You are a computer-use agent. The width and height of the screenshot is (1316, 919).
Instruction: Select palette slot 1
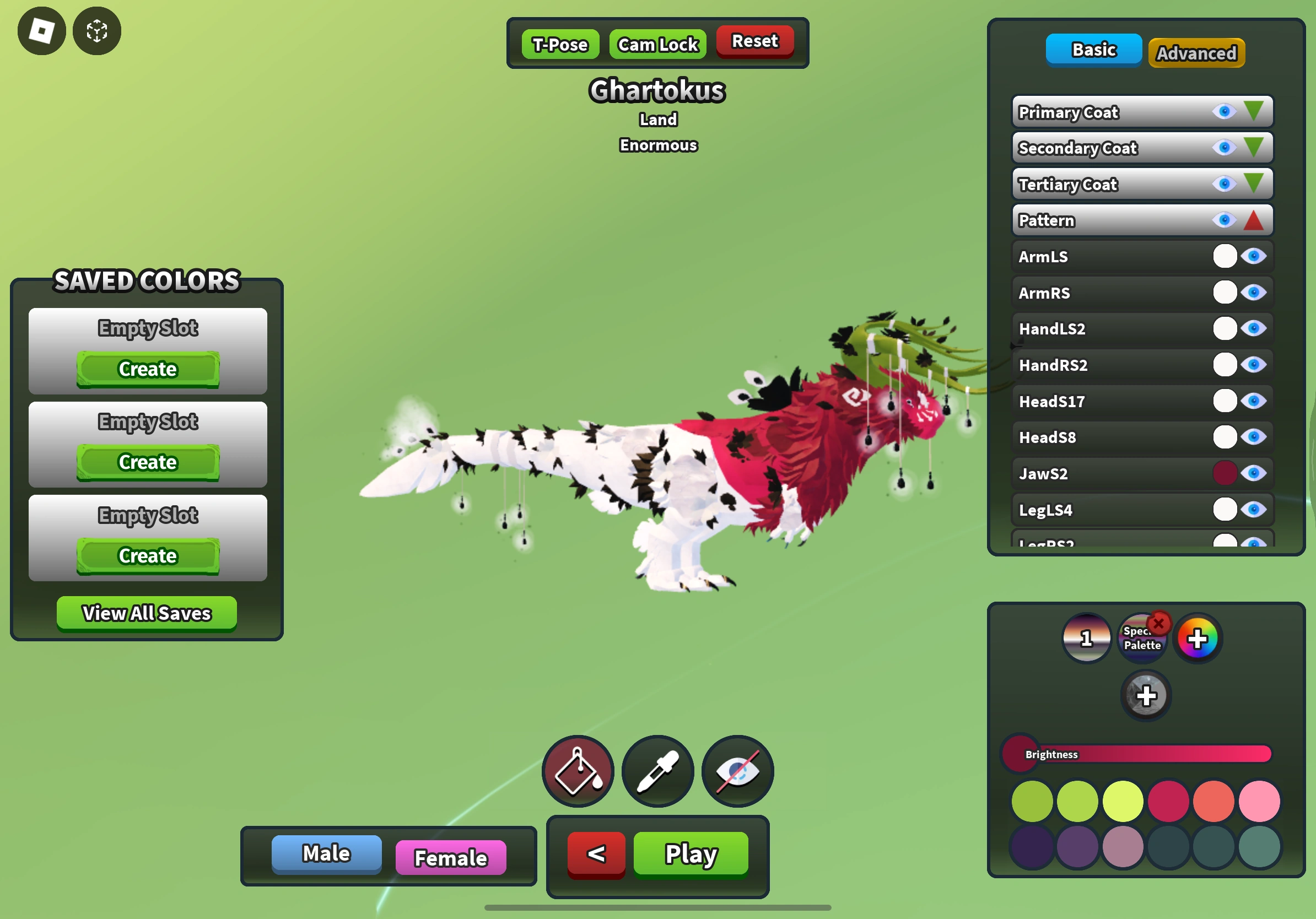[x=1086, y=637]
